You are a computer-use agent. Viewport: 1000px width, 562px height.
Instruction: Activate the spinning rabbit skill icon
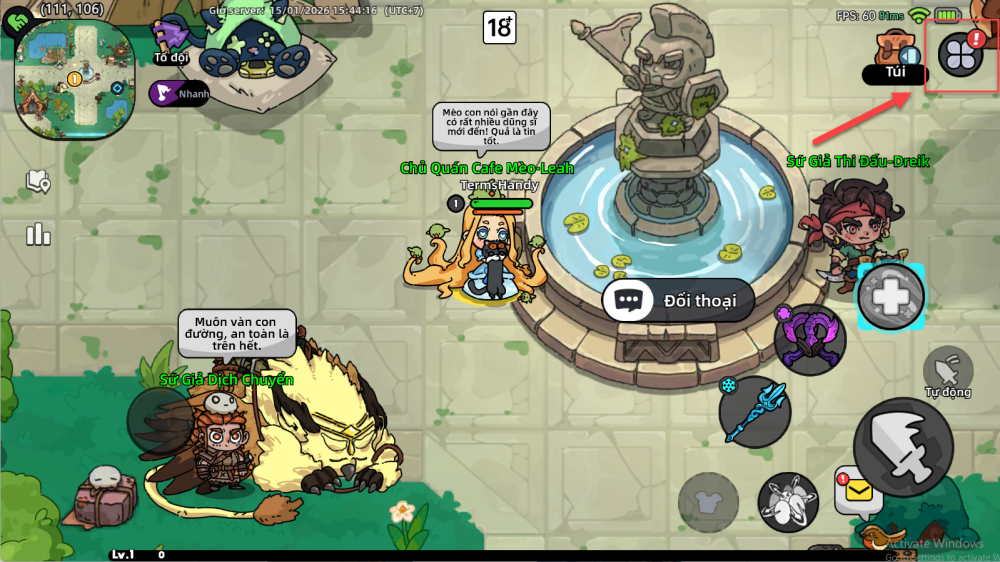click(x=788, y=502)
